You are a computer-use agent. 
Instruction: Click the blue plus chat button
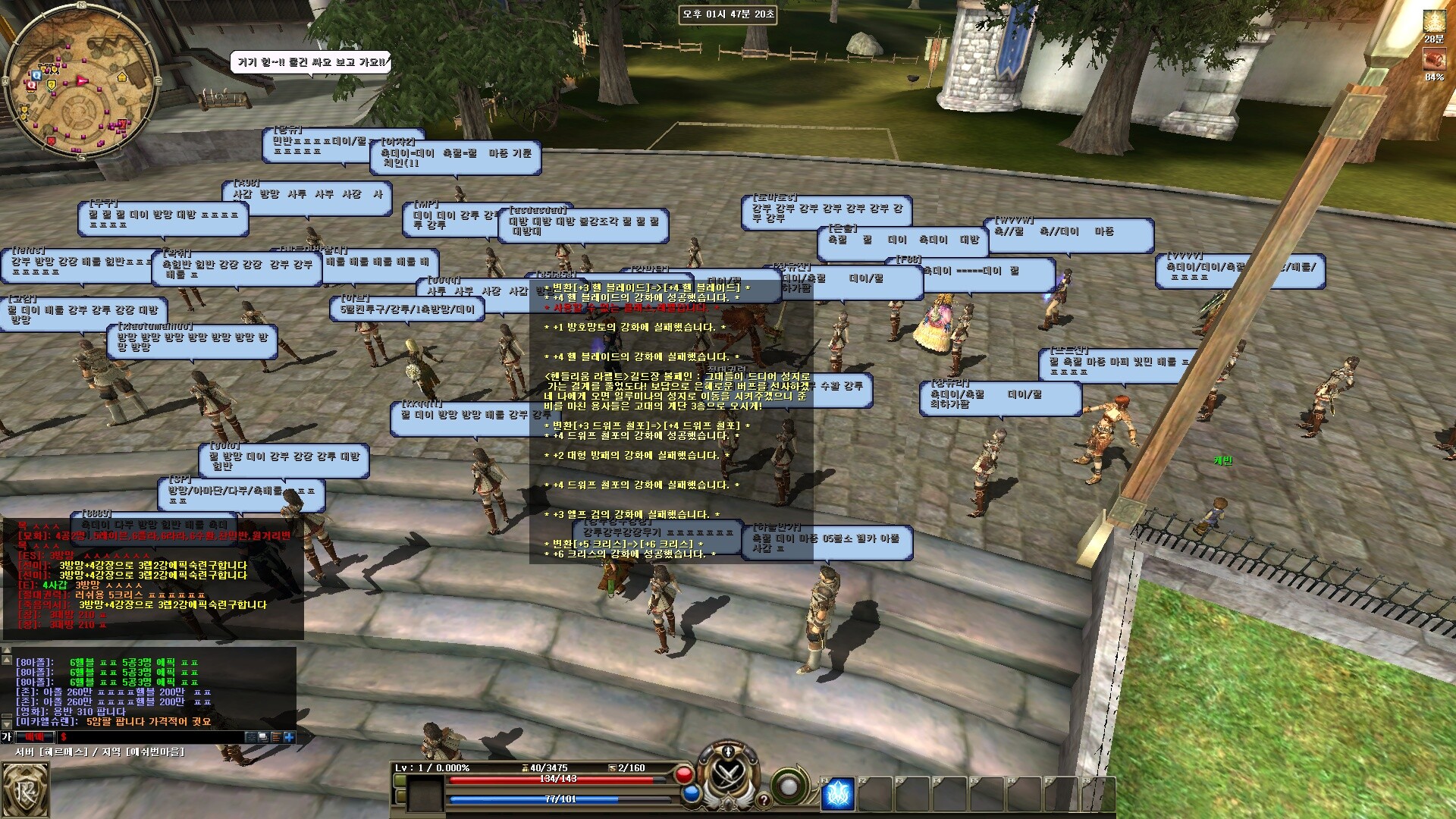click(x=289, y=737)
